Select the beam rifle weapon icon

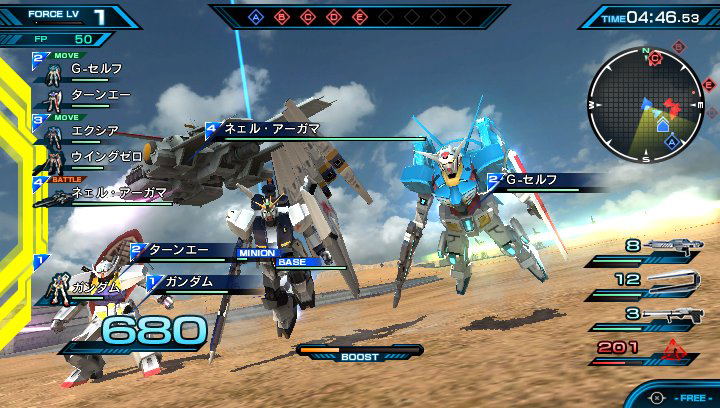tap(676, 246)
